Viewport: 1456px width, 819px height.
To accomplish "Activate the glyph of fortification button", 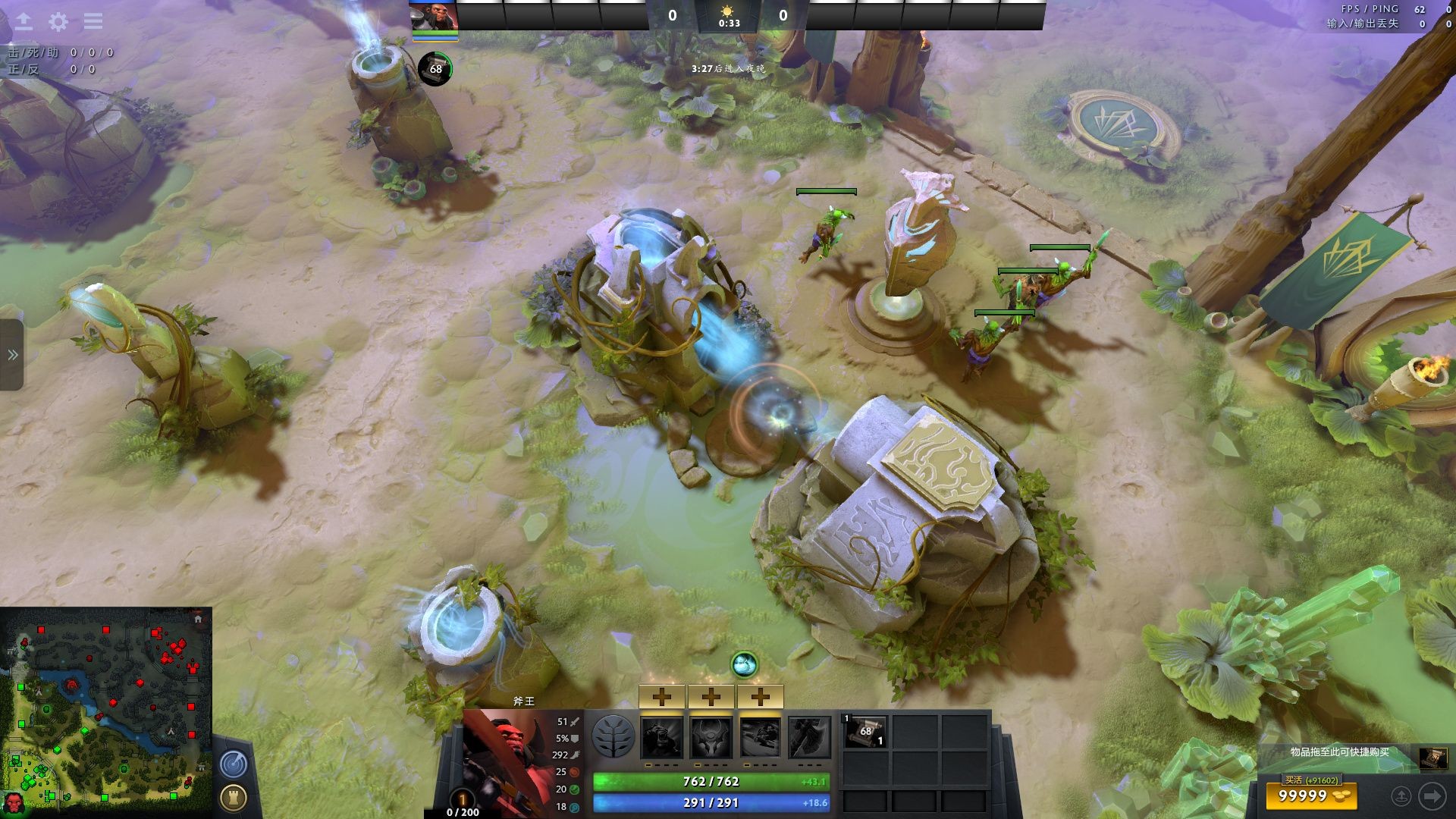I will coord(234,798).
